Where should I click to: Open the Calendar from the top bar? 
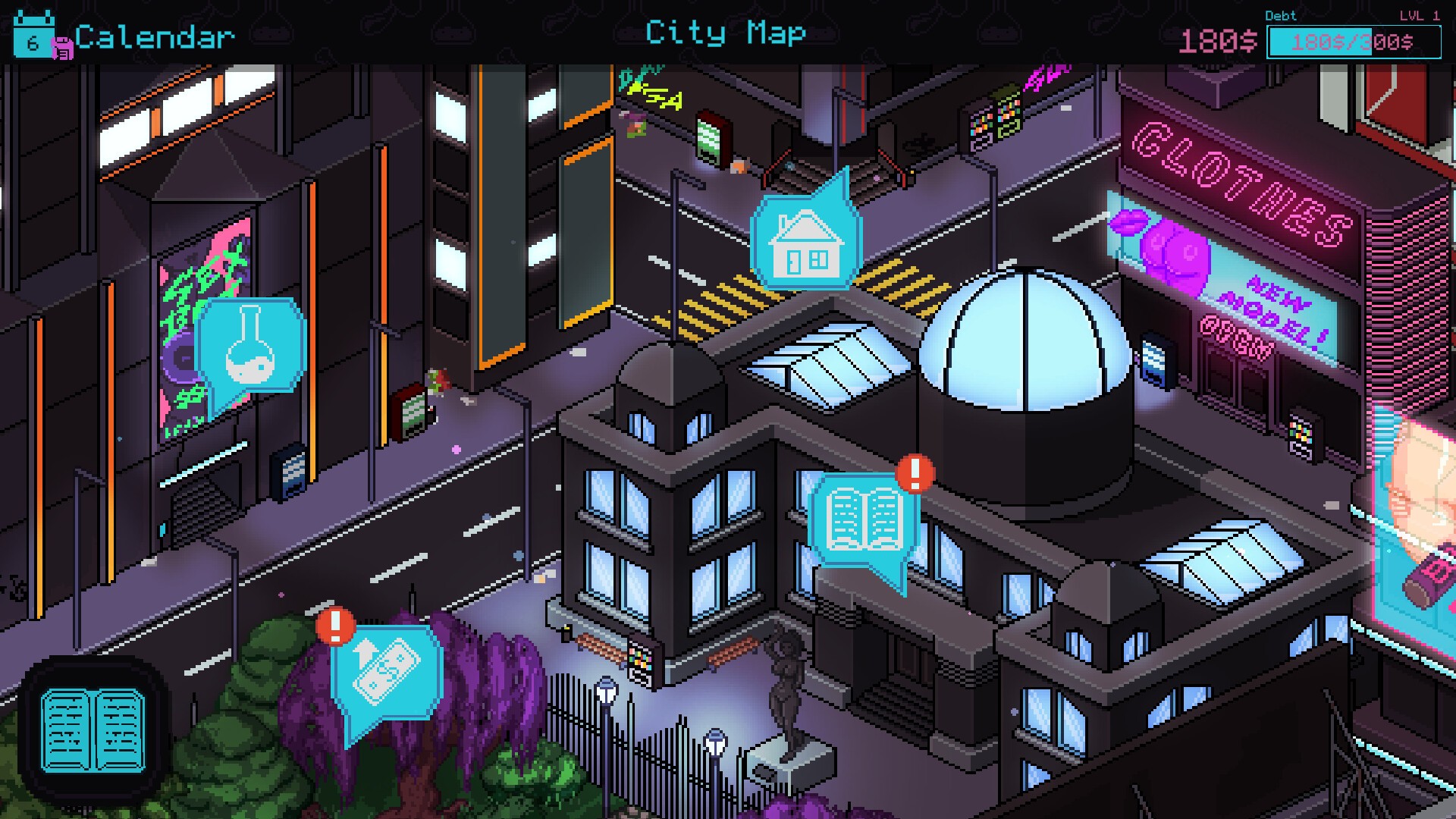[x=125, y=36]
